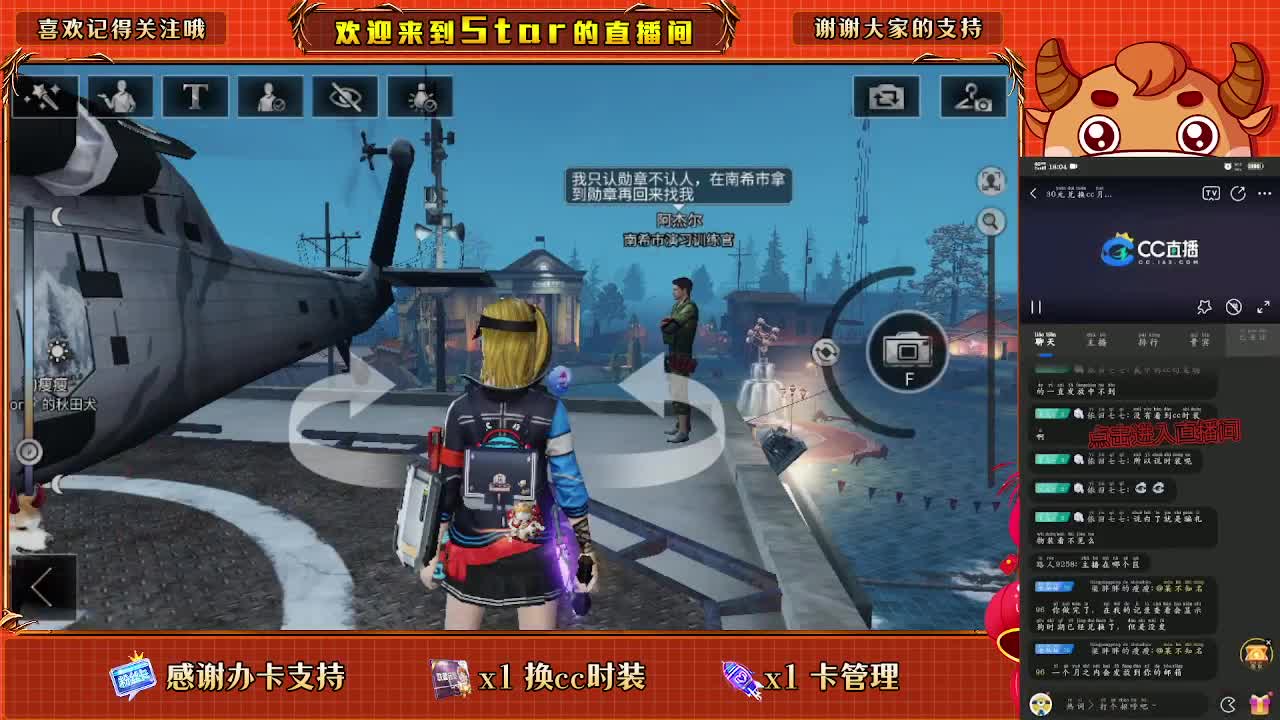Switch to the 主播 tab

point(1097,342)
